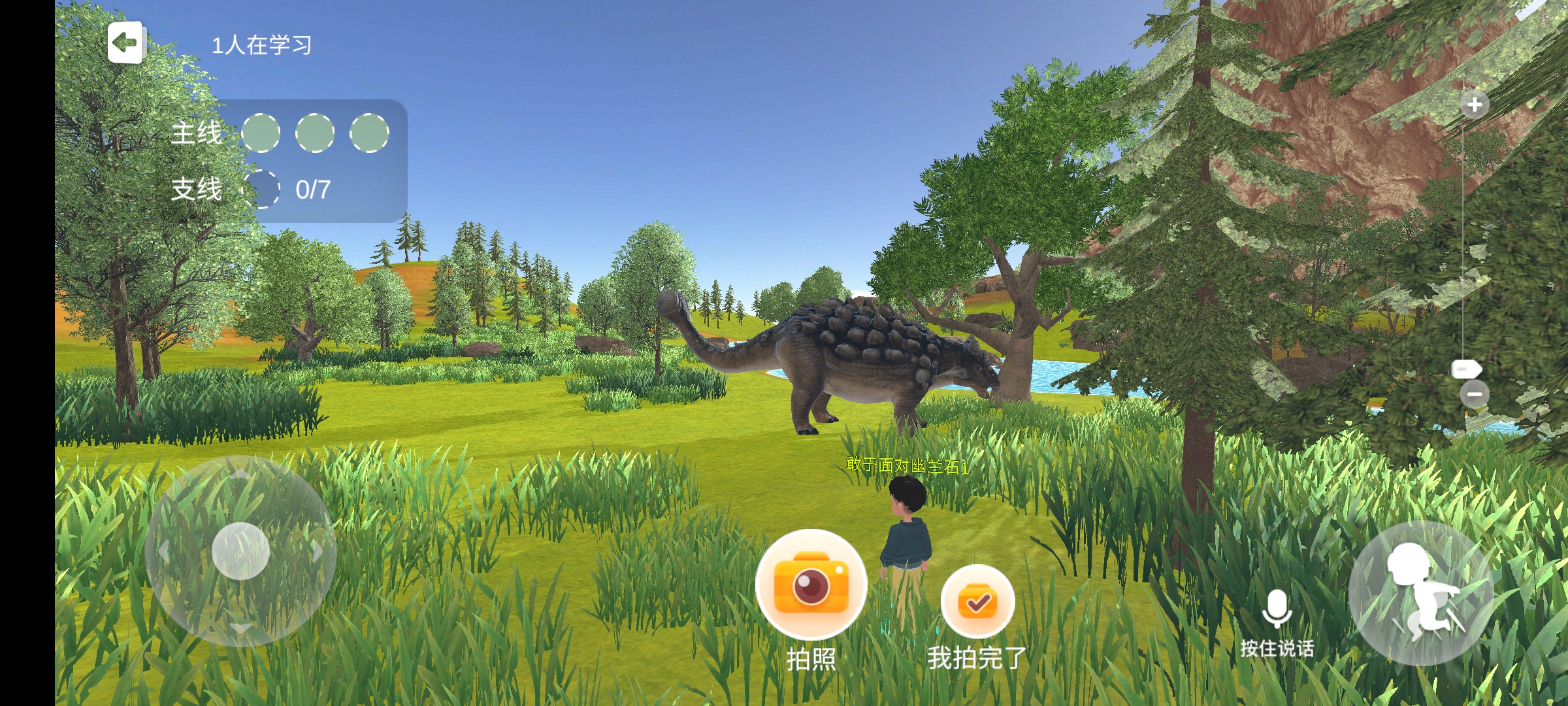The image size is (1568, 706).
Task: Open the 支线 side quest progress circle
Action: pyautogui.click(x=261, y=190)
